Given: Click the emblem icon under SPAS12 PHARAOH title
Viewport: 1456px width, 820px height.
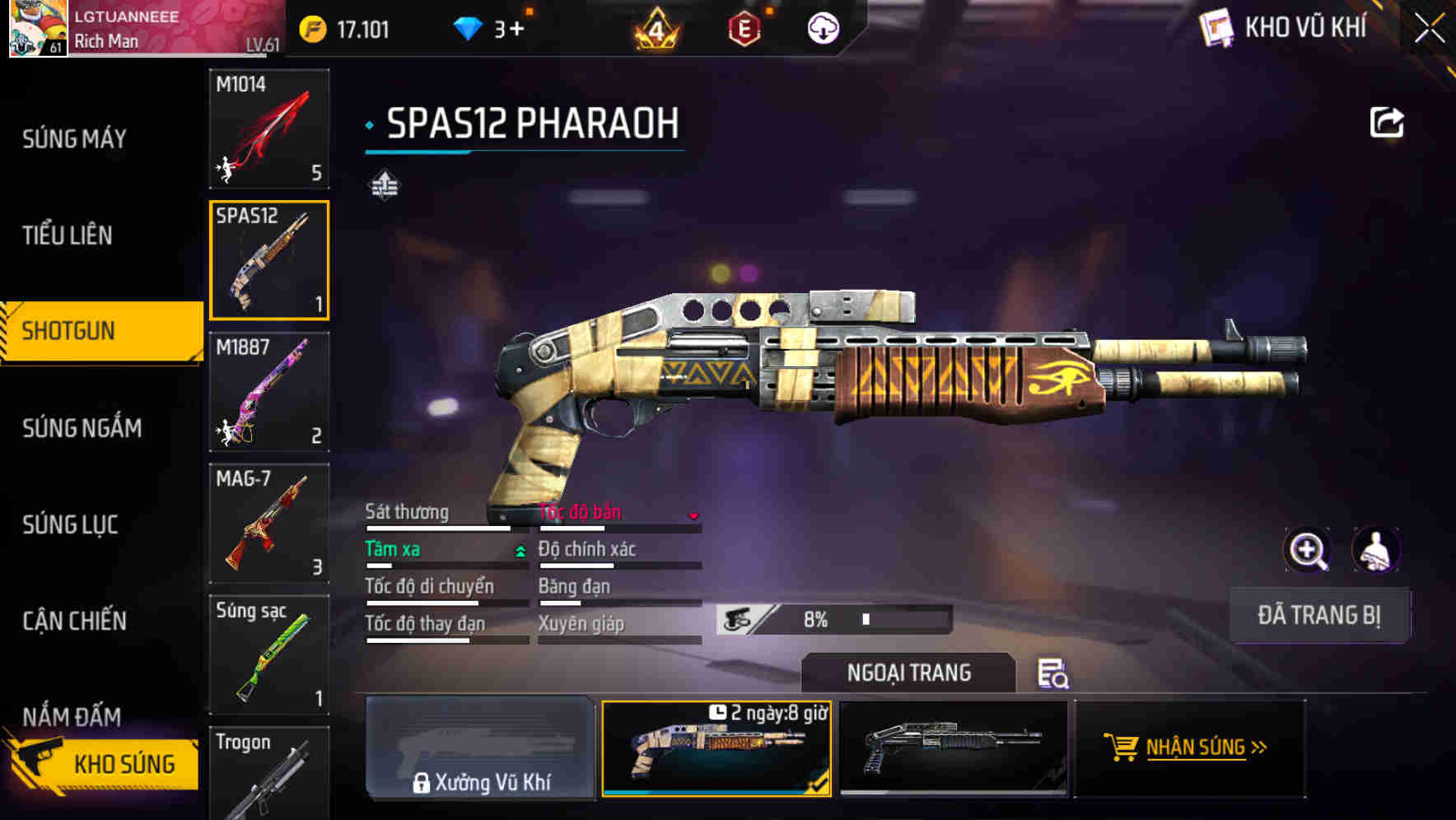Looking at the screenshot, I should 385,184.
